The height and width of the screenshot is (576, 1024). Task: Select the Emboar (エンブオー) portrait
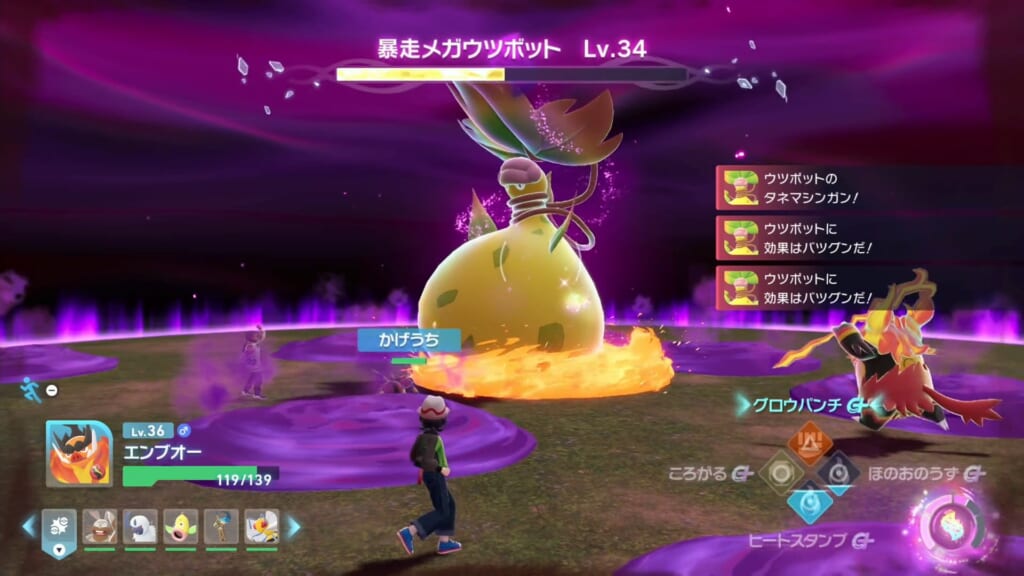79,453
